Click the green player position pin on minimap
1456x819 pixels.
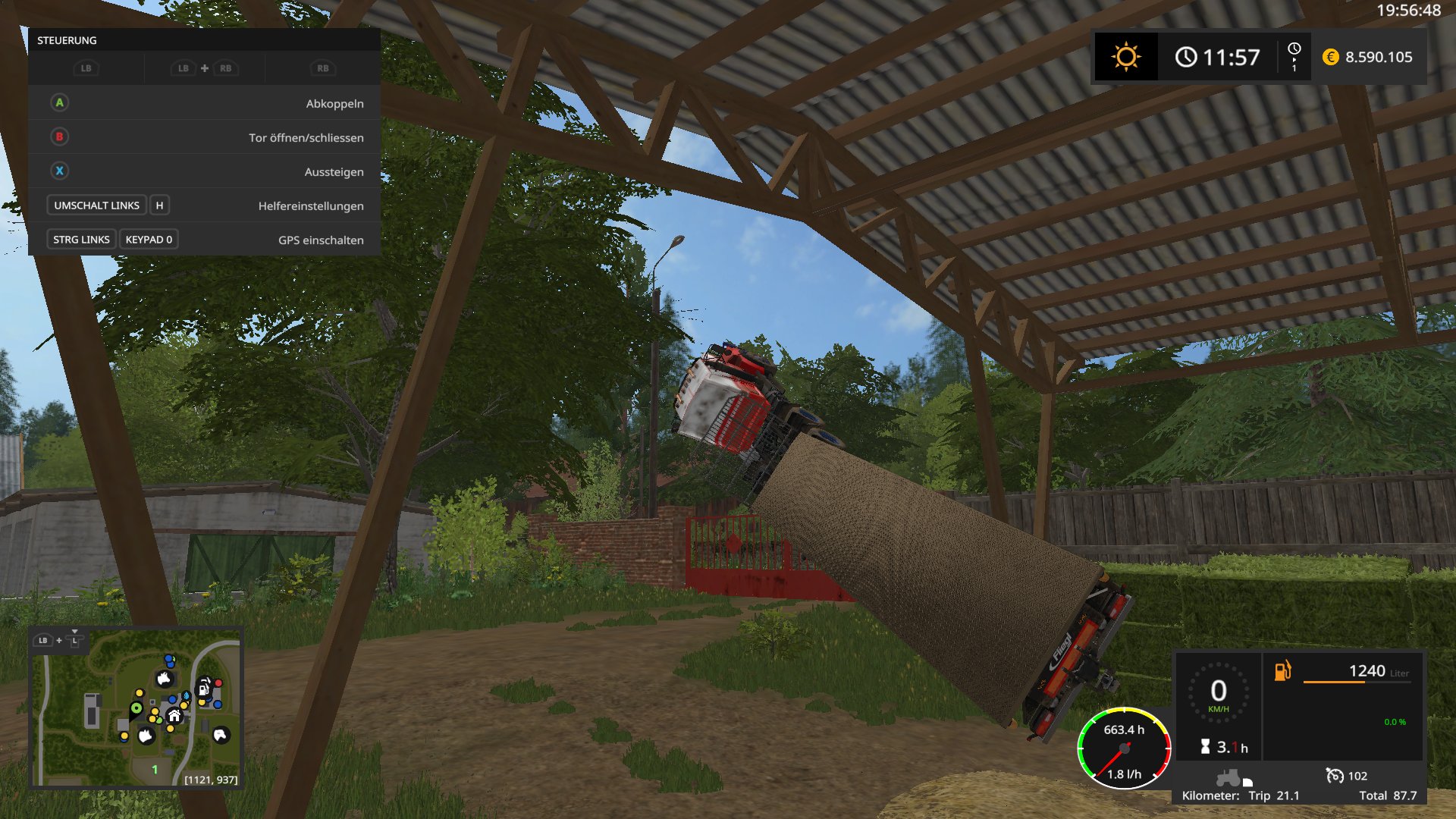point(136,708)
